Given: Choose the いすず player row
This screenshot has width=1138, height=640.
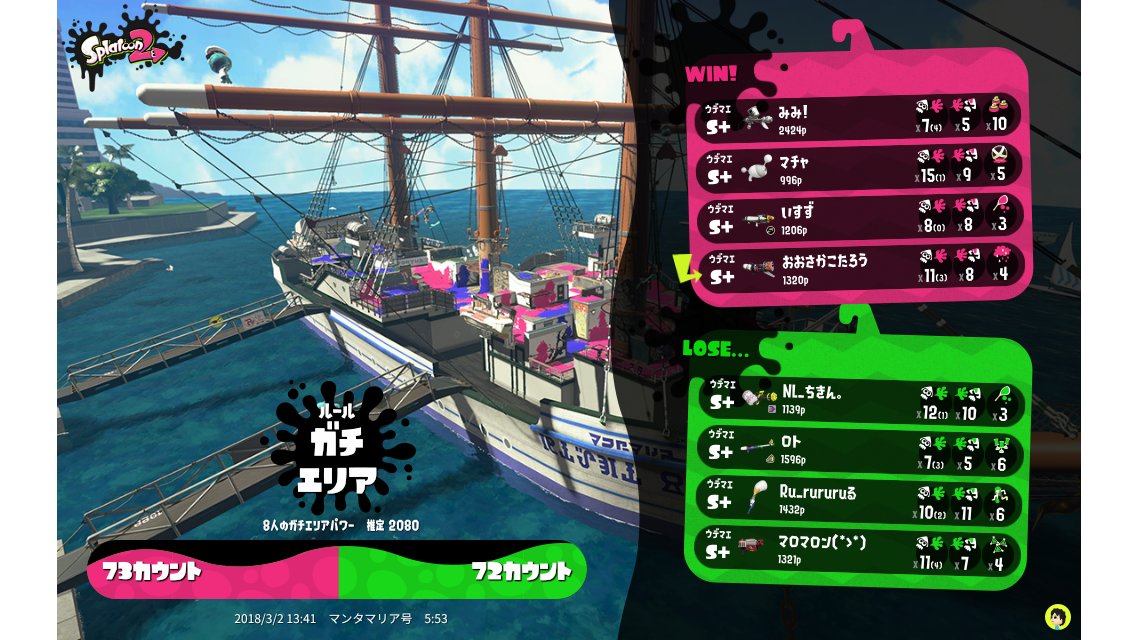Looking at the screenshot, I should point(857,217).
